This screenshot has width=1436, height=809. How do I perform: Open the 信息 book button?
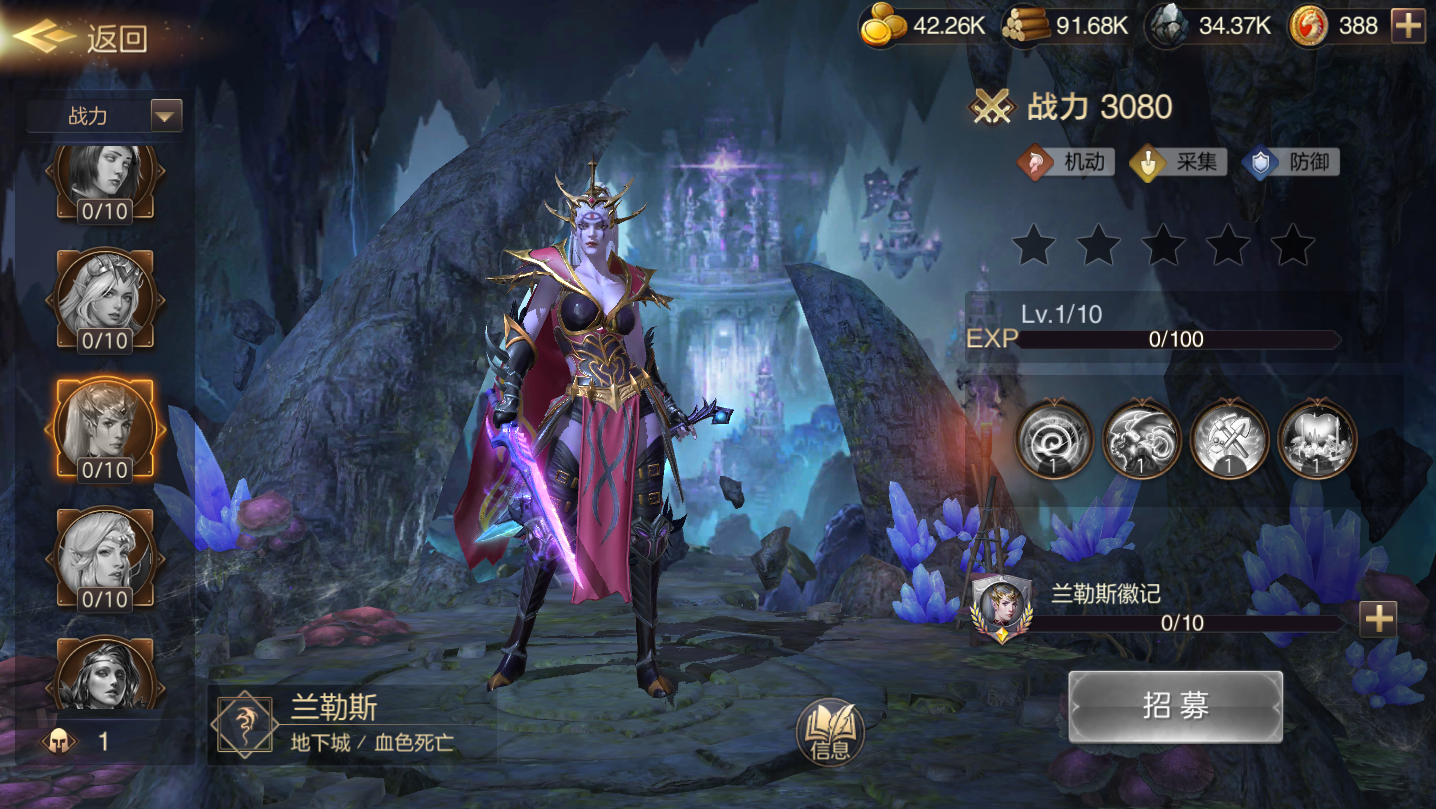point(830,733)
